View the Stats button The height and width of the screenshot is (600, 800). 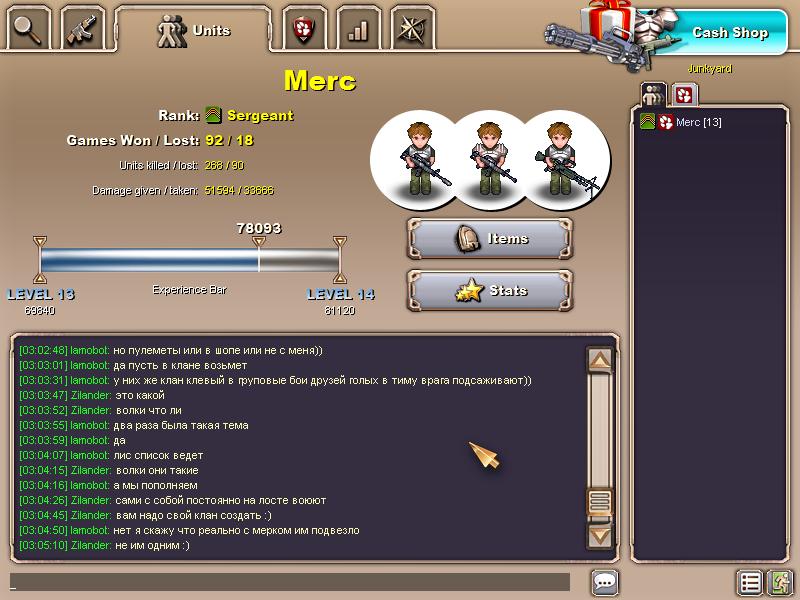click(490, 291)
